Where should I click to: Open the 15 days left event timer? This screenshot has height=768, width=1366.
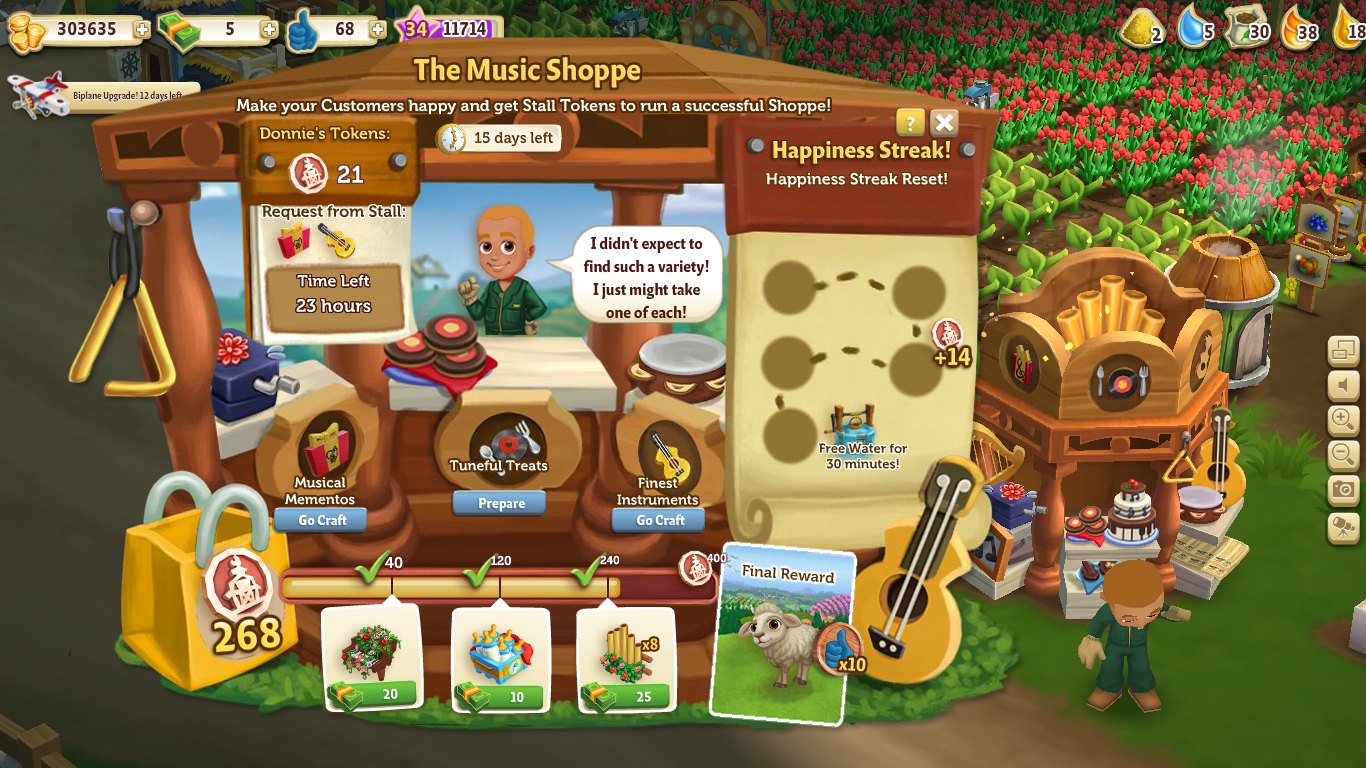pos(499,137)
